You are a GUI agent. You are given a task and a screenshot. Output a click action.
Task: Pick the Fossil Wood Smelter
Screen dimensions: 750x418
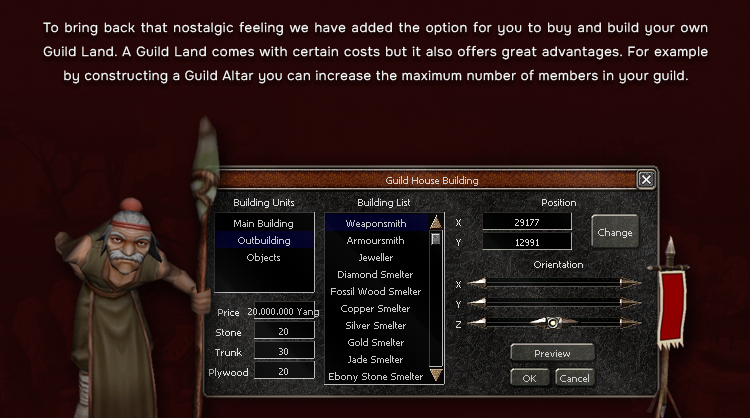pos(375,291)
